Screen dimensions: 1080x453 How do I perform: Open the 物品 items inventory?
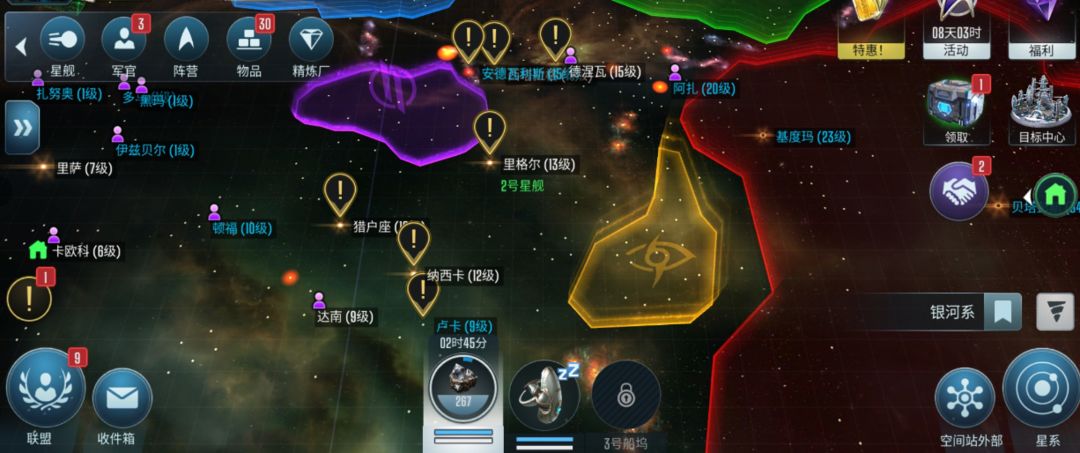click(x=249, y=40)
